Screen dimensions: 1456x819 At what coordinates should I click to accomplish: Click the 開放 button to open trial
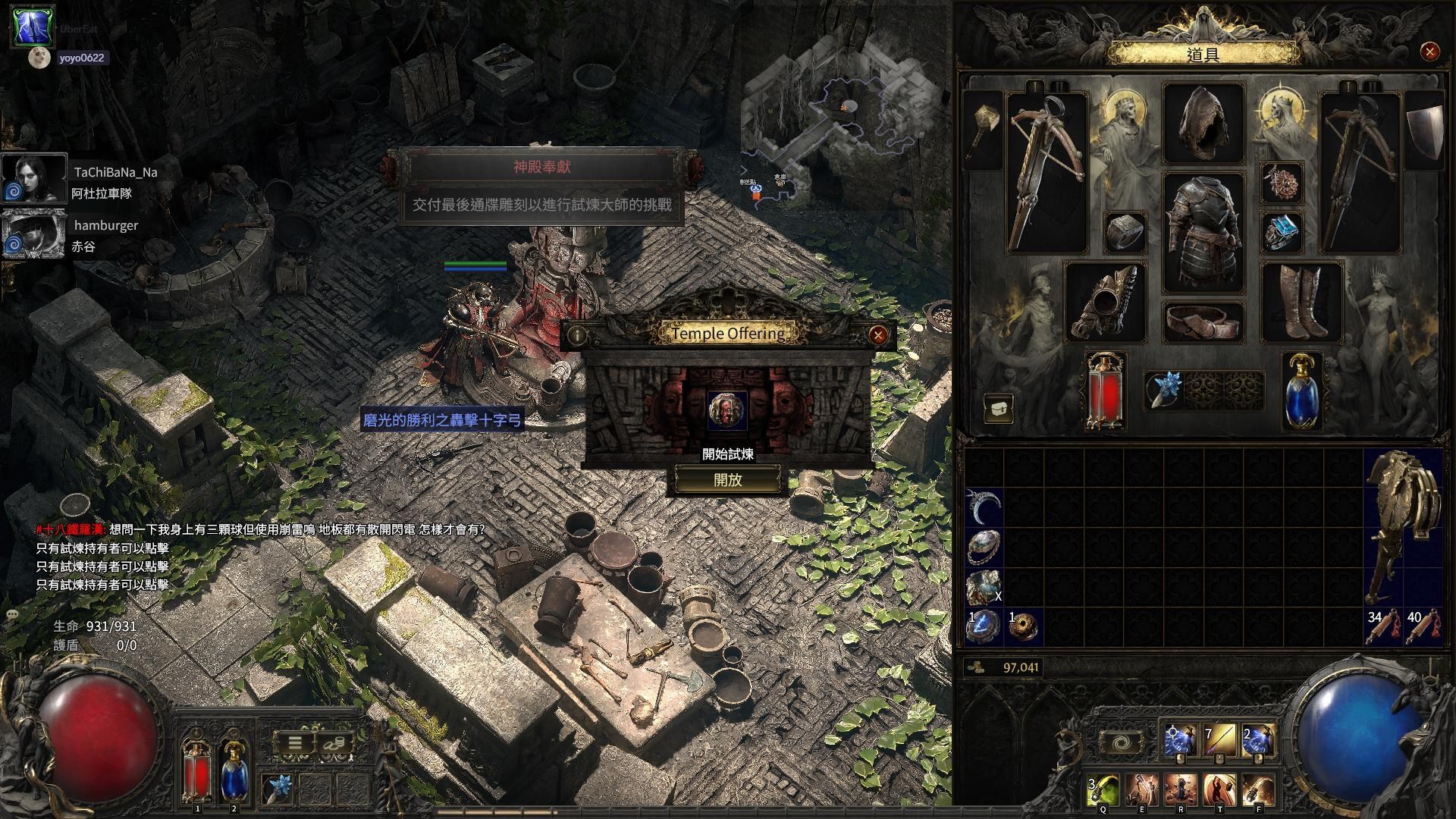point(727,480)
